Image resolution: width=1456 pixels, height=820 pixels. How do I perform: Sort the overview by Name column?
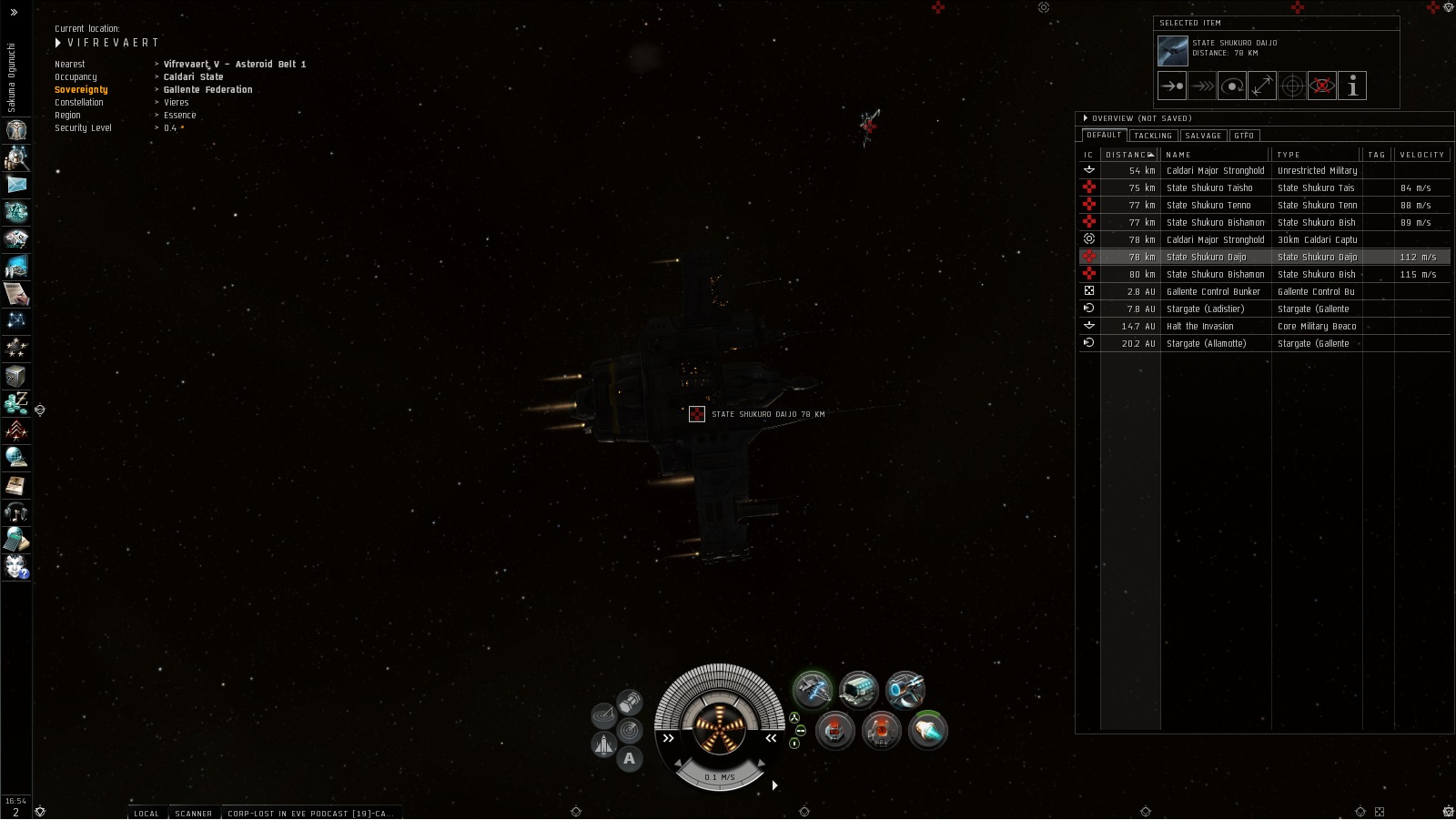click(x=1214, y=155)
